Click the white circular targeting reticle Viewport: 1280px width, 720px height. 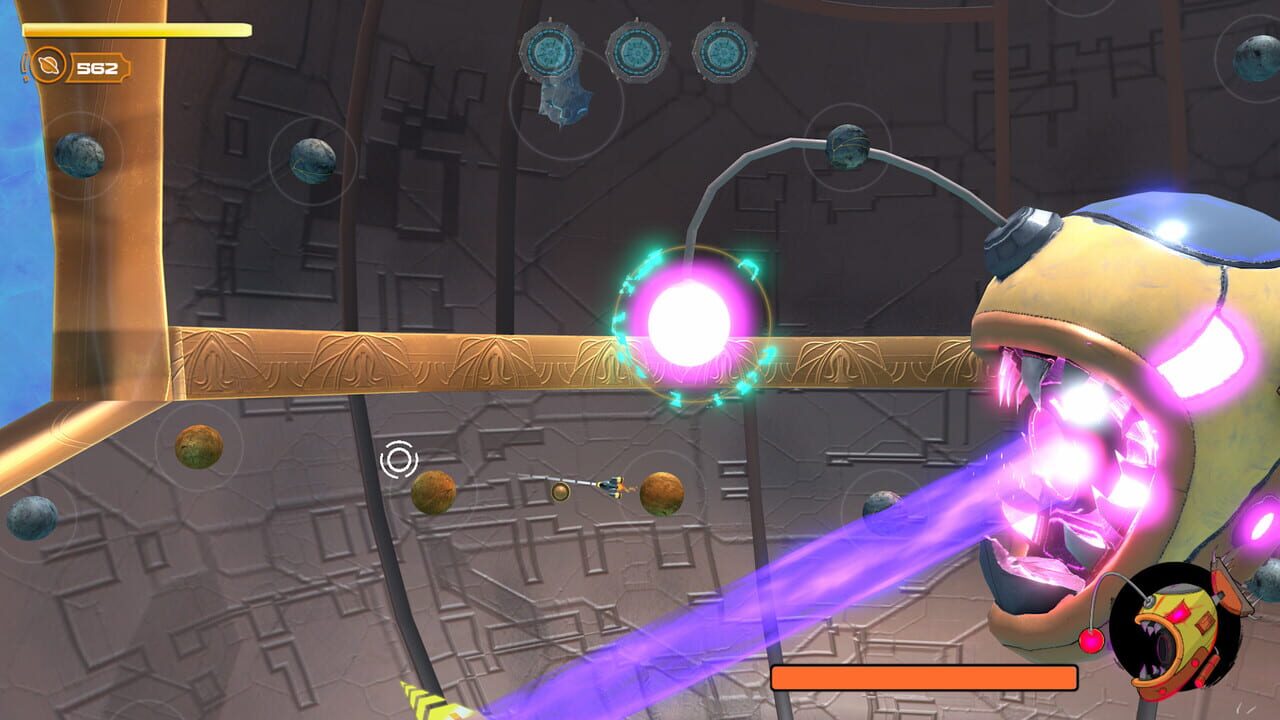click(x=399, y=461)
